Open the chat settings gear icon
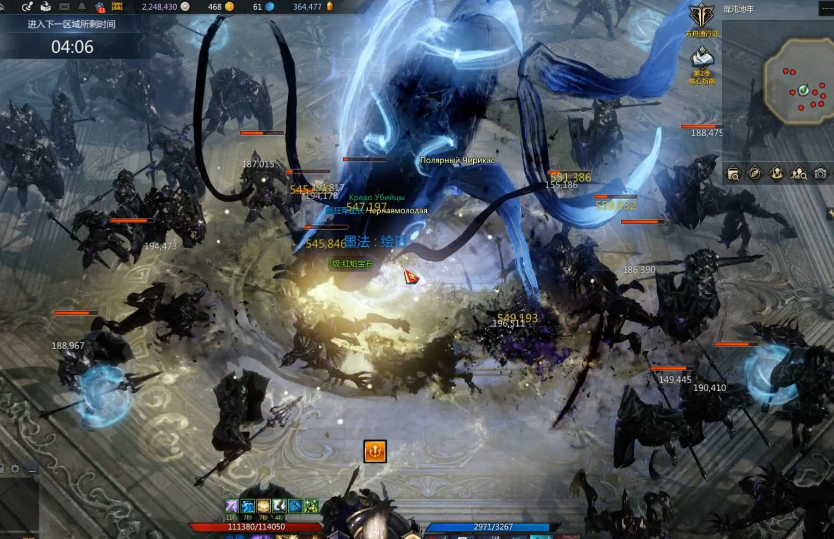The width and height of the screenshot is (834, 539). click(15, 468)
